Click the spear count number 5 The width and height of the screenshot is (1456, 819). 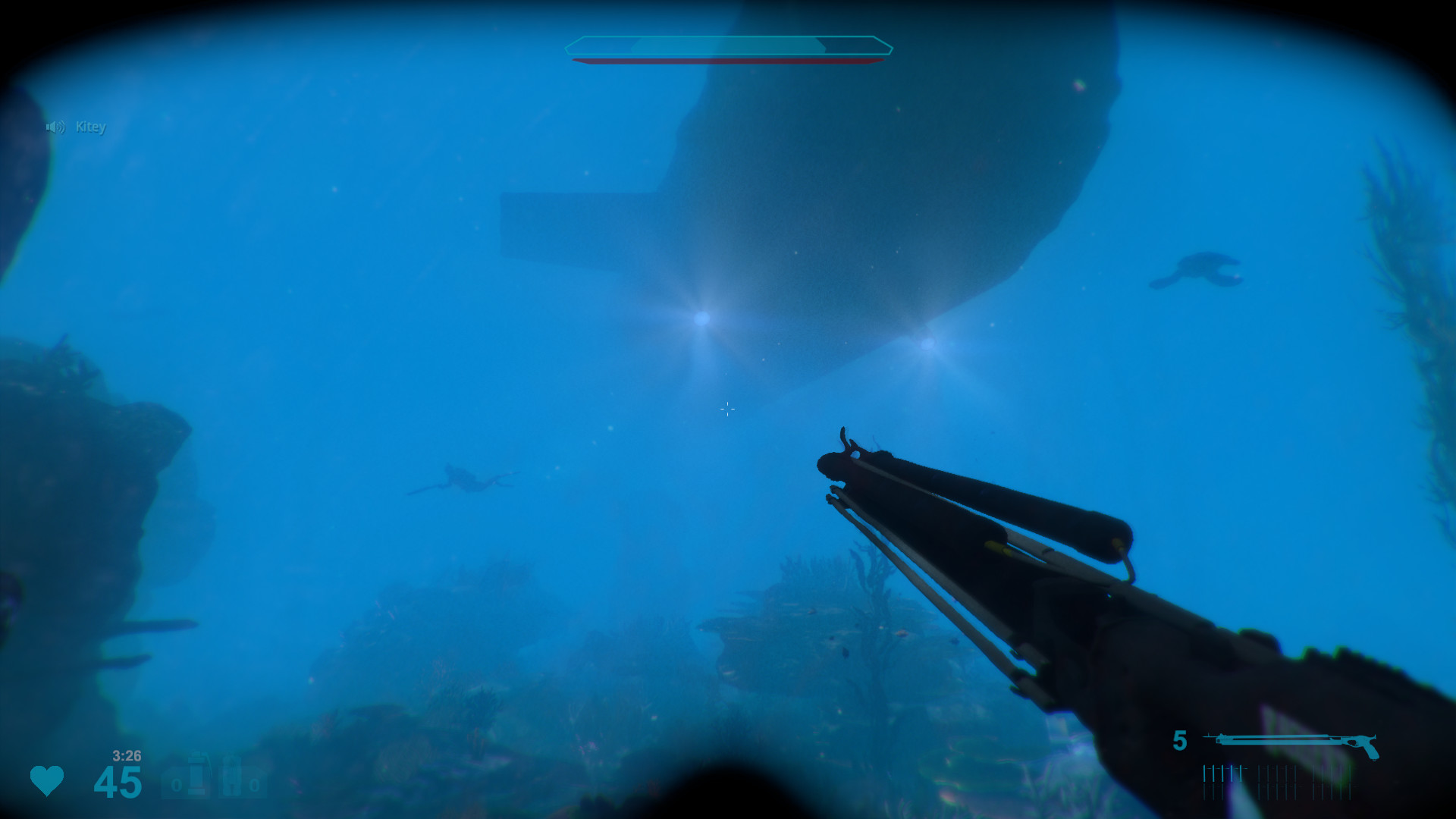1180,739
